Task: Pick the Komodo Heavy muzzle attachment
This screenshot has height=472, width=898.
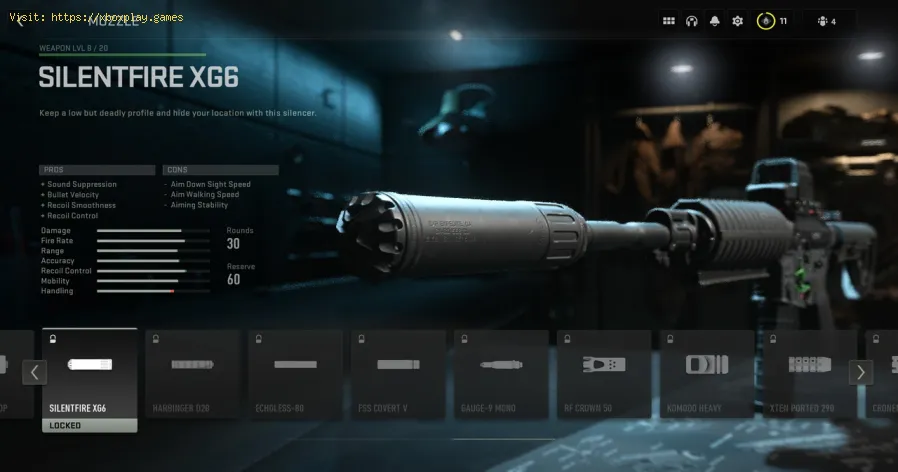Action: coord(707,373)
